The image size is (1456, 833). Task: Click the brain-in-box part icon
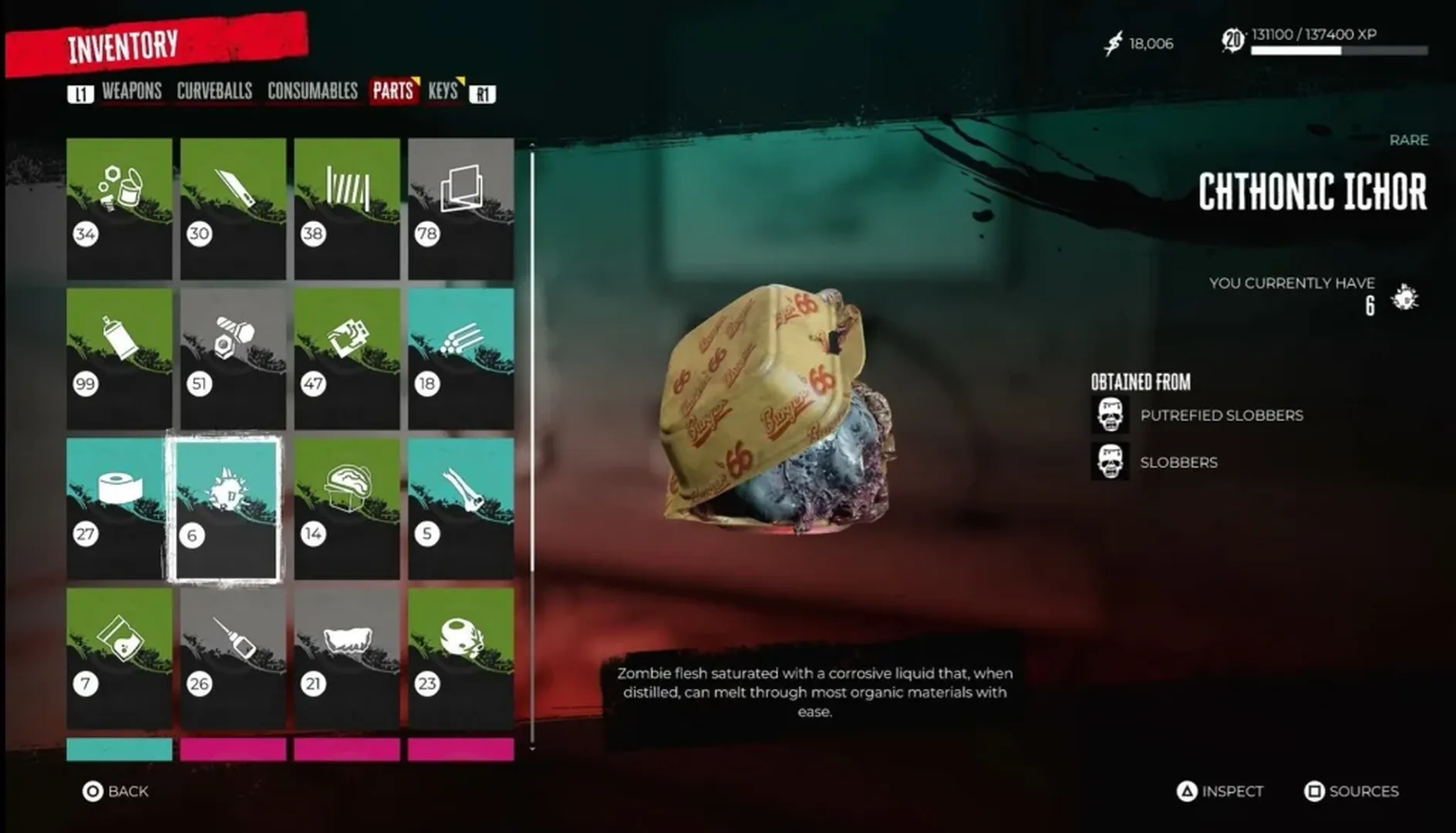coord(347,505)
